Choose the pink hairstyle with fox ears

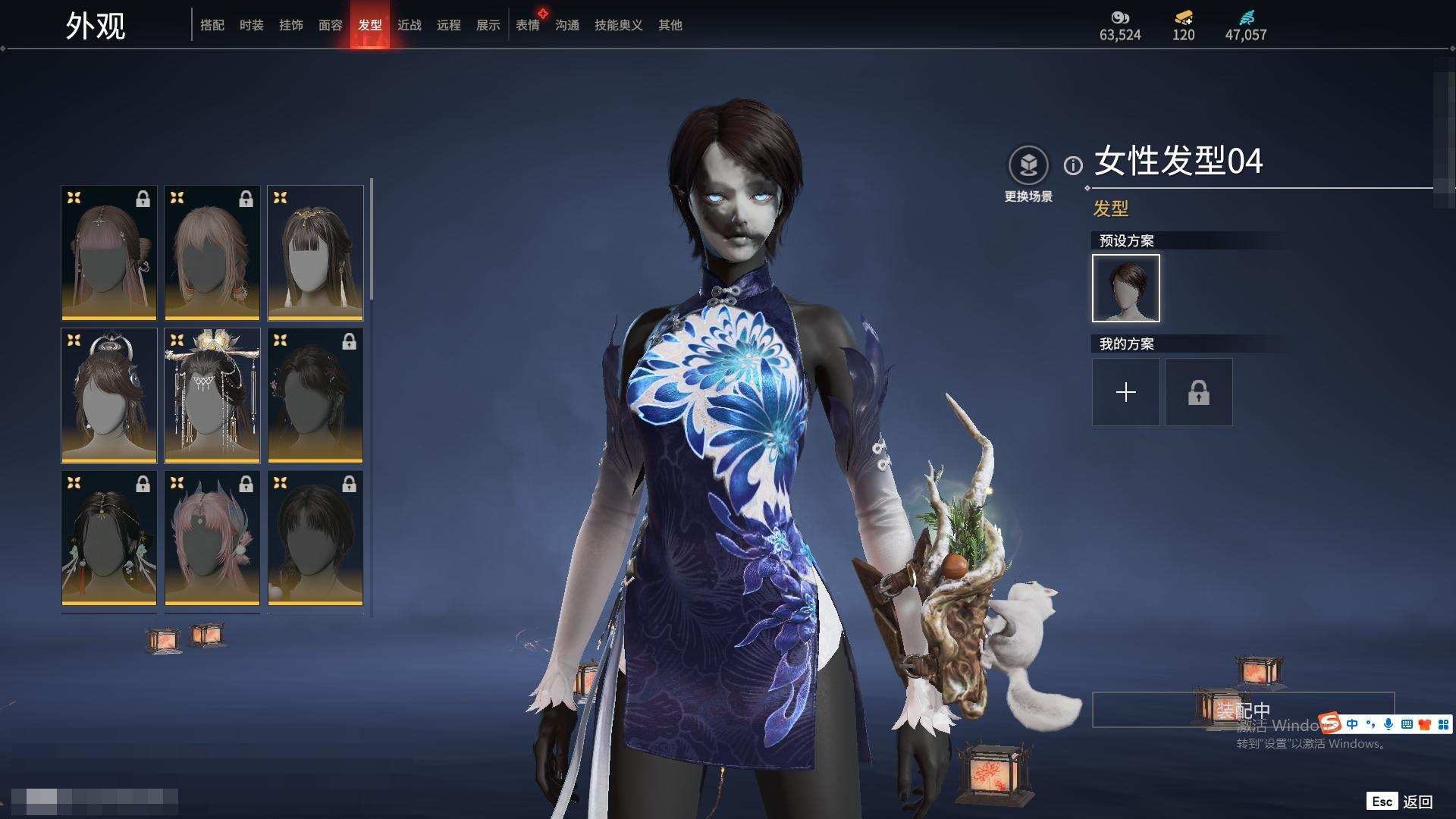pyautogui.click(x=212, y=538)
